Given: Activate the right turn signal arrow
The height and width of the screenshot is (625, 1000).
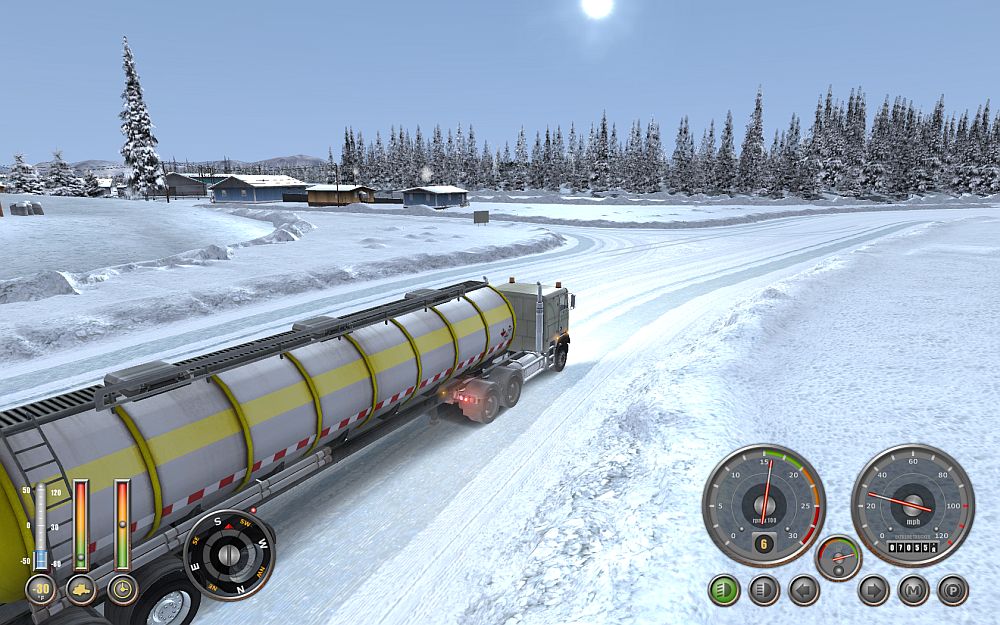Looking at the screenshot, I should coord(873,590).
